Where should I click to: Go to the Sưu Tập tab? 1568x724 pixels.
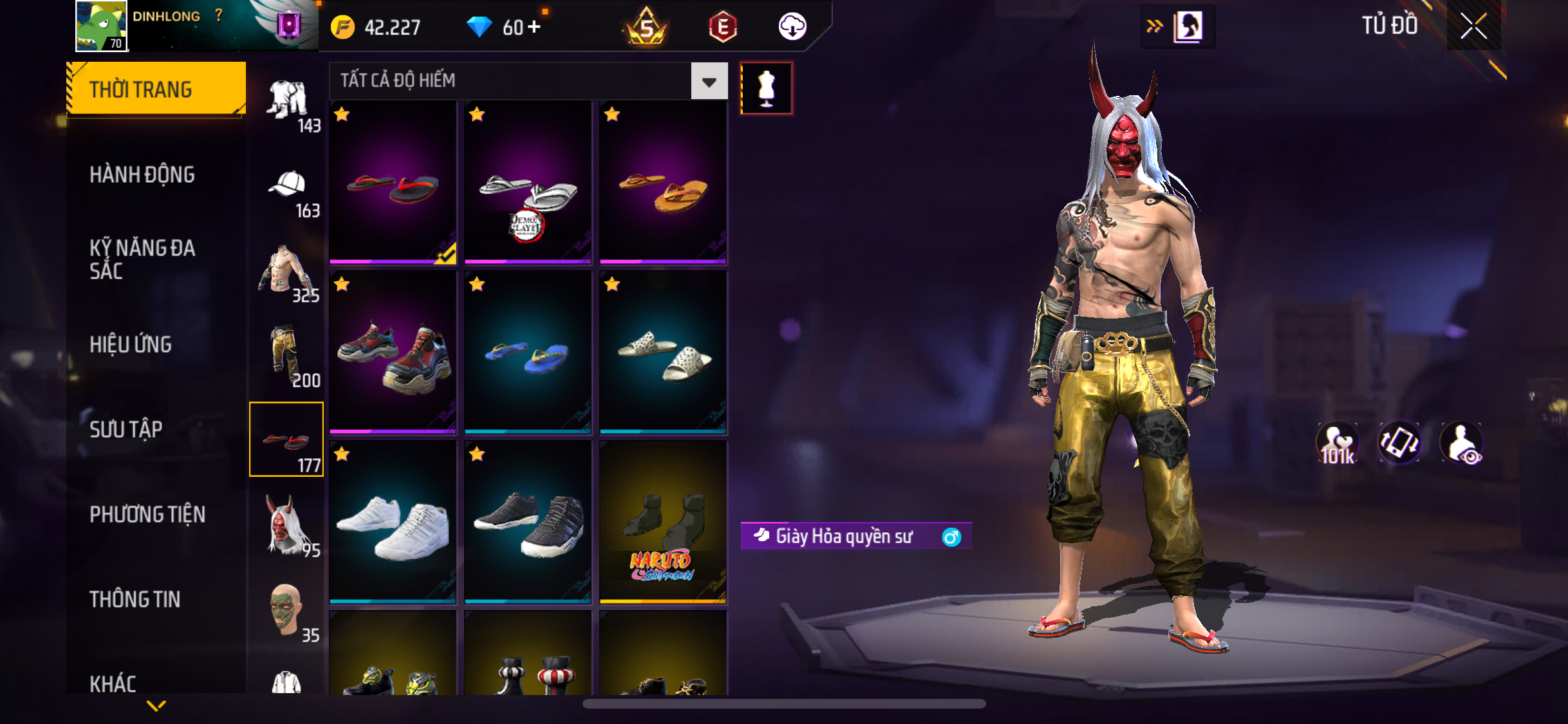coord(126,429)
